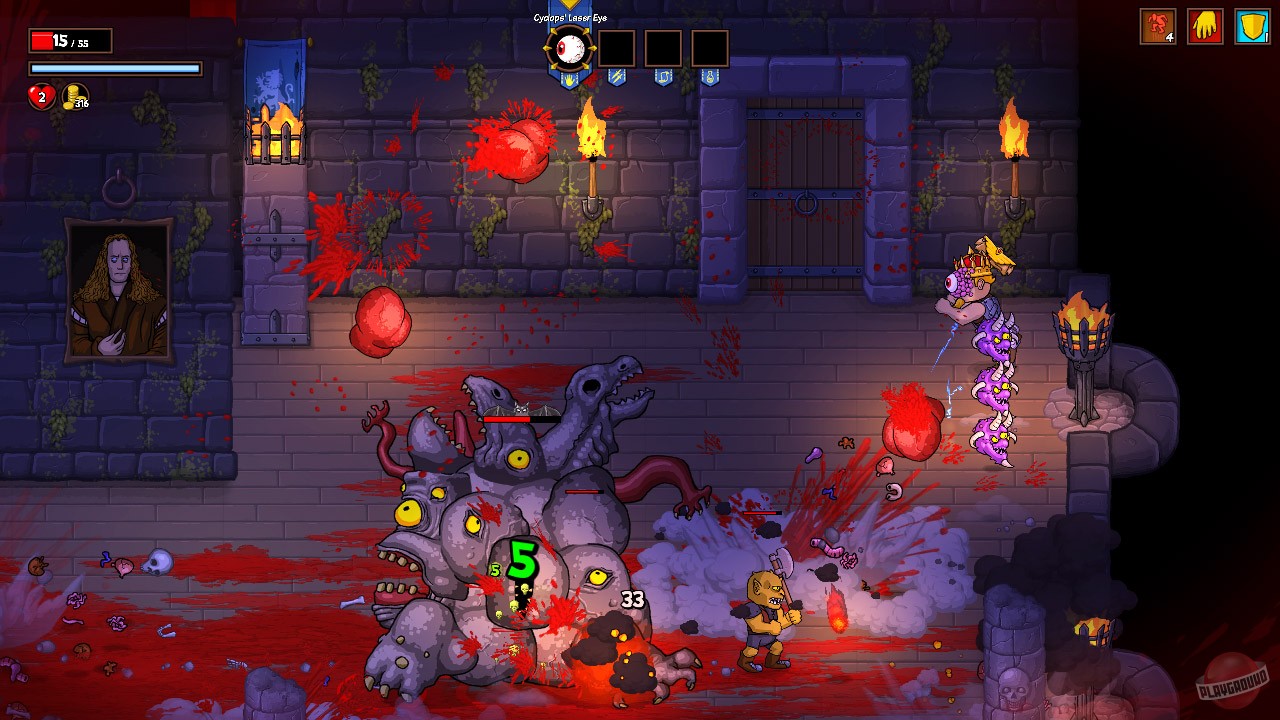Open the second empty ability slot

[663, 48]
